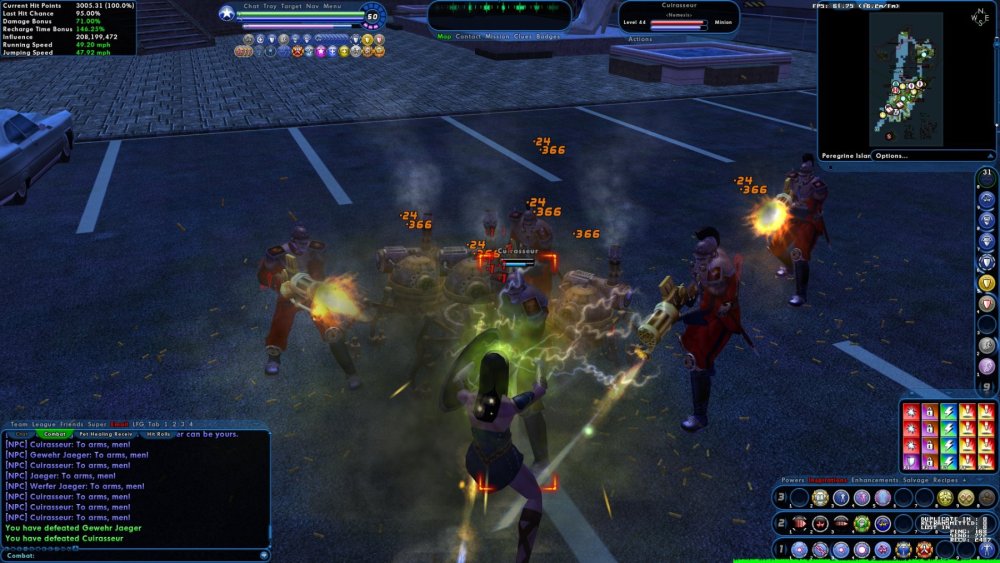Open the minimap Options dropdown

click(x=892, y=156)
